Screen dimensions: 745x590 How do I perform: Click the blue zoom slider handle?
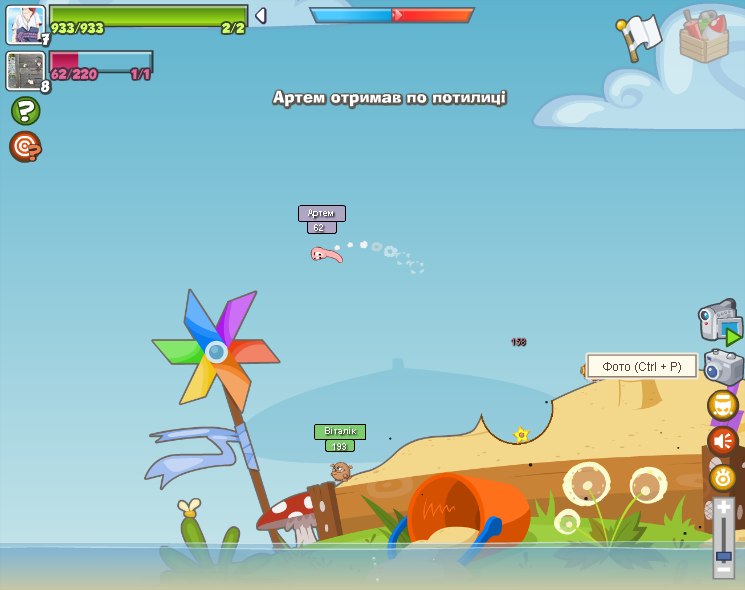723,555
